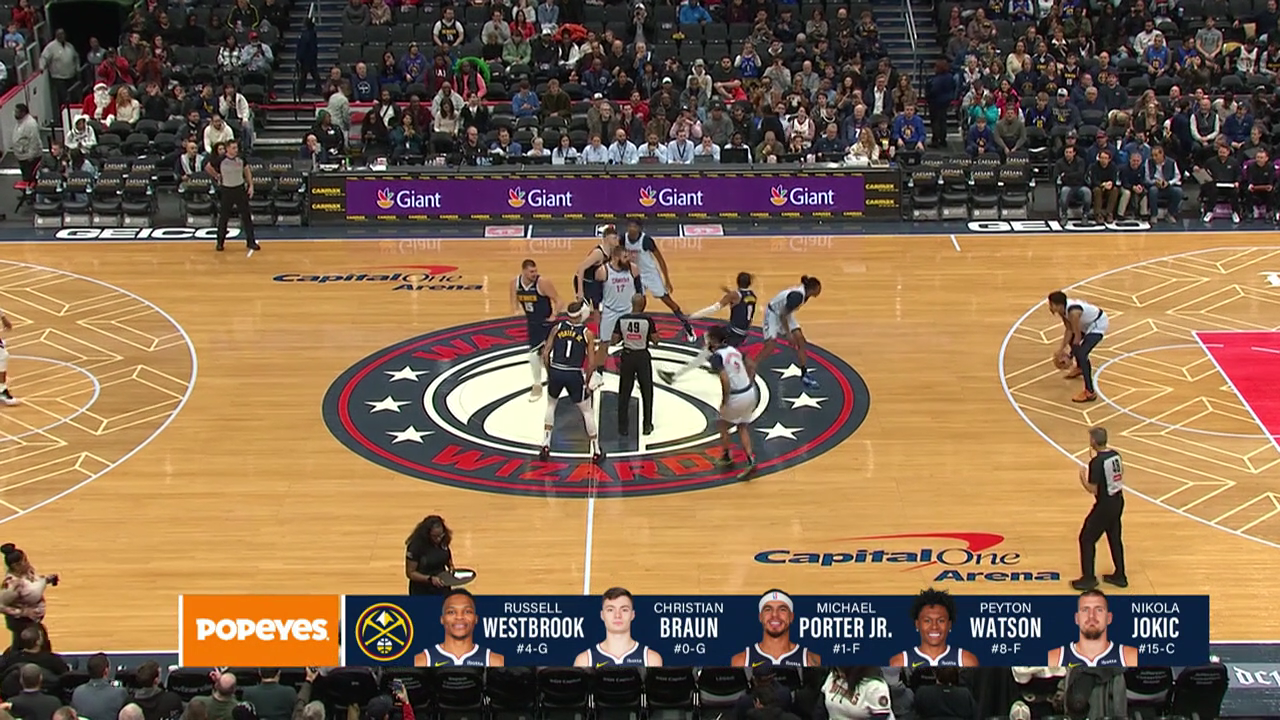Image resolution: width=1280 pixels, height=720 pixels.
Task: Click Michael Porter Jr.'s lineup portrait
Action: tap(775, 630)
